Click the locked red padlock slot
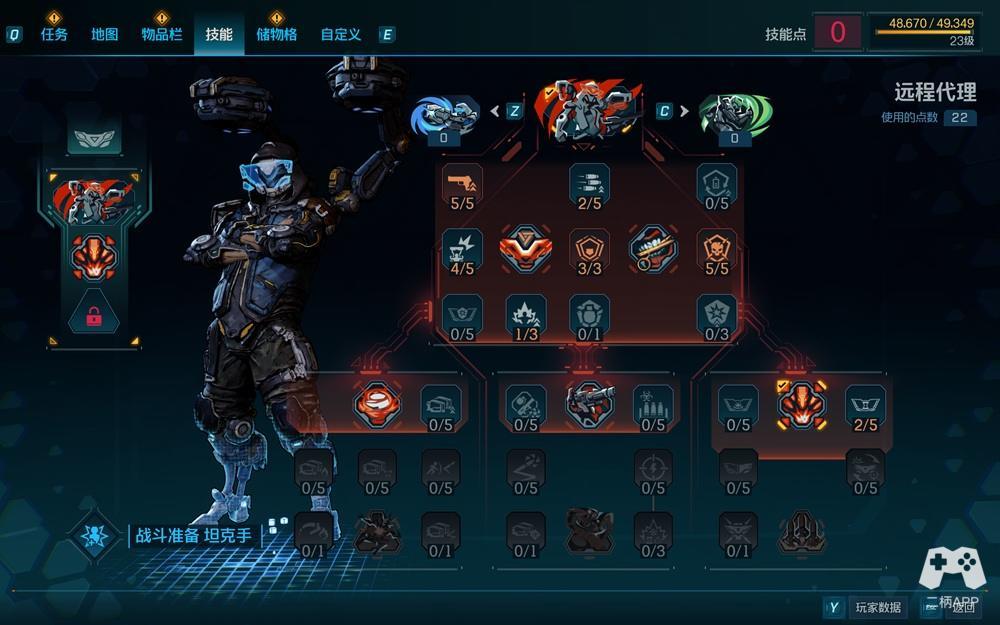Viewport: 1000px width, 625px height. (x=94, y=316)
